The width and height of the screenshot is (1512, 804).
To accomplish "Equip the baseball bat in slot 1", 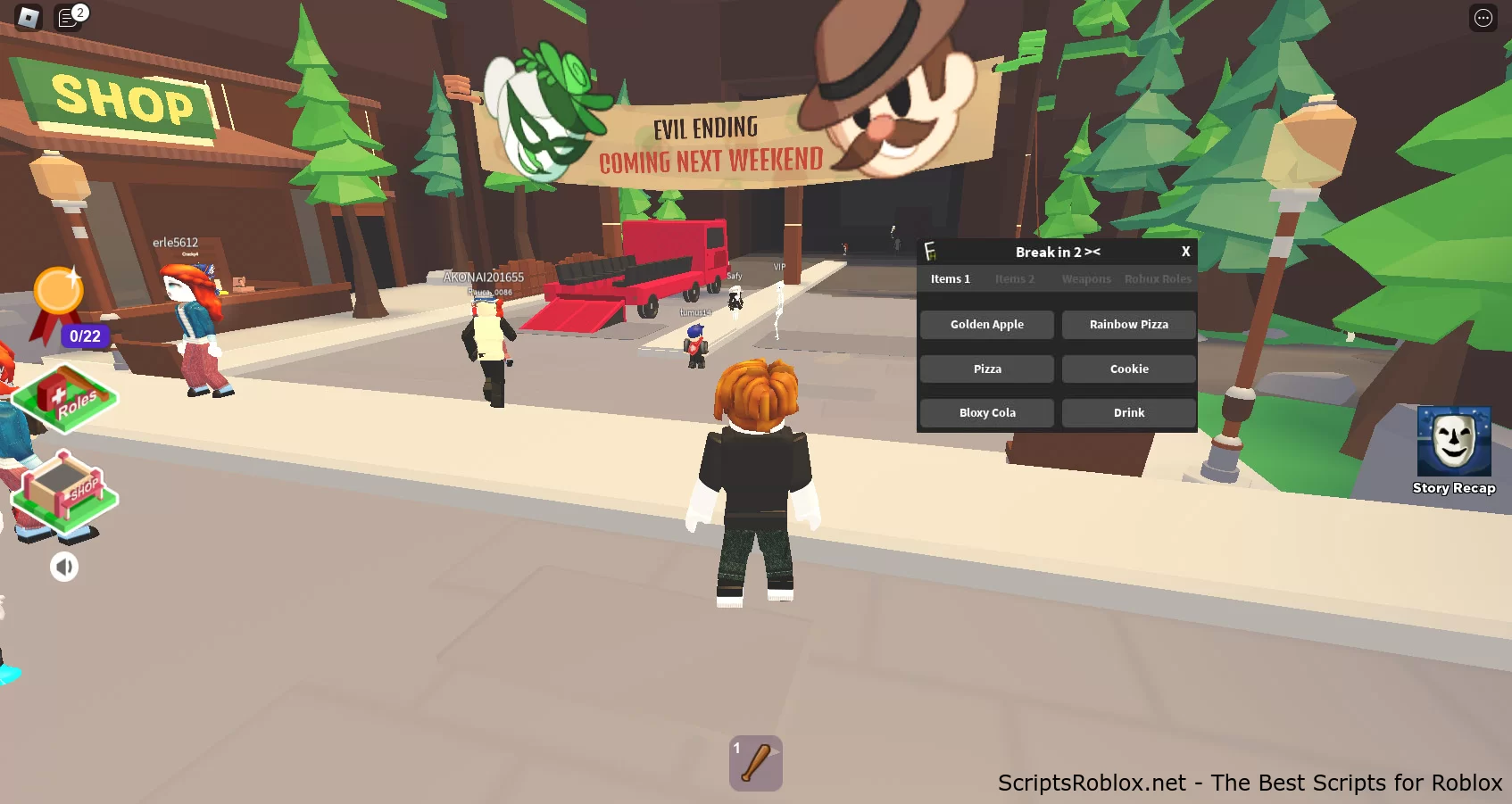I will 755,763.
